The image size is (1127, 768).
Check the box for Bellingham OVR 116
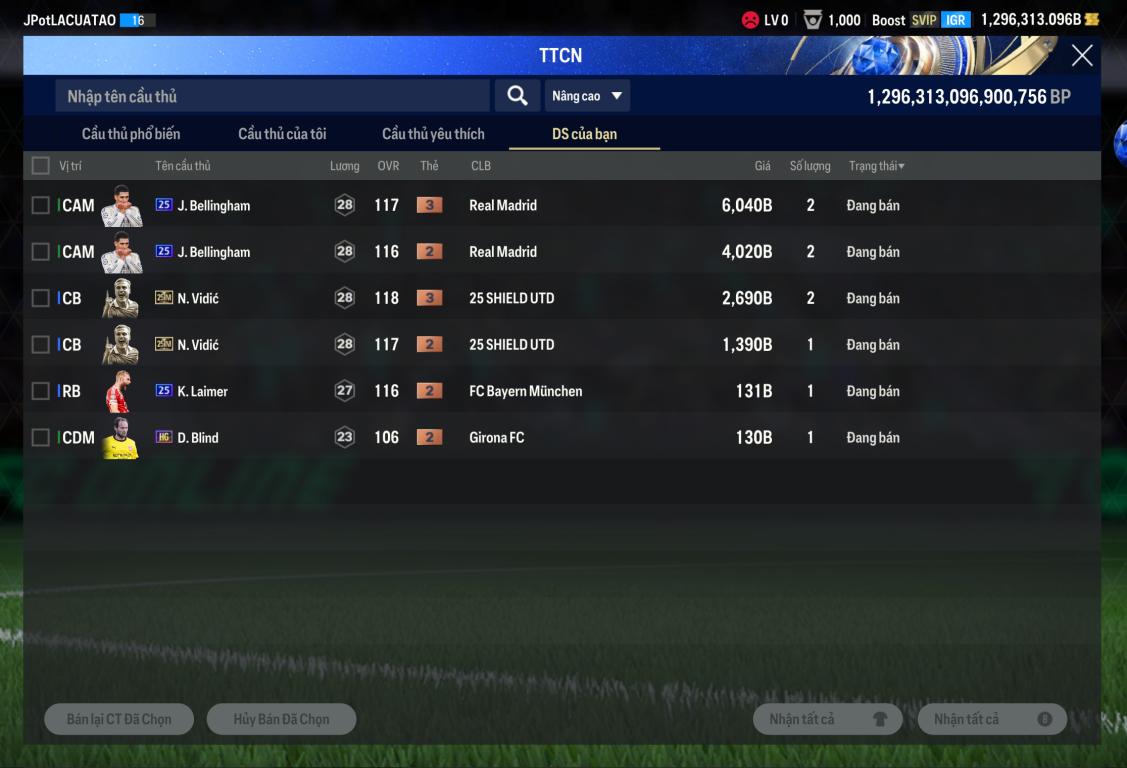pyautogui.click(x=41, y=252)
